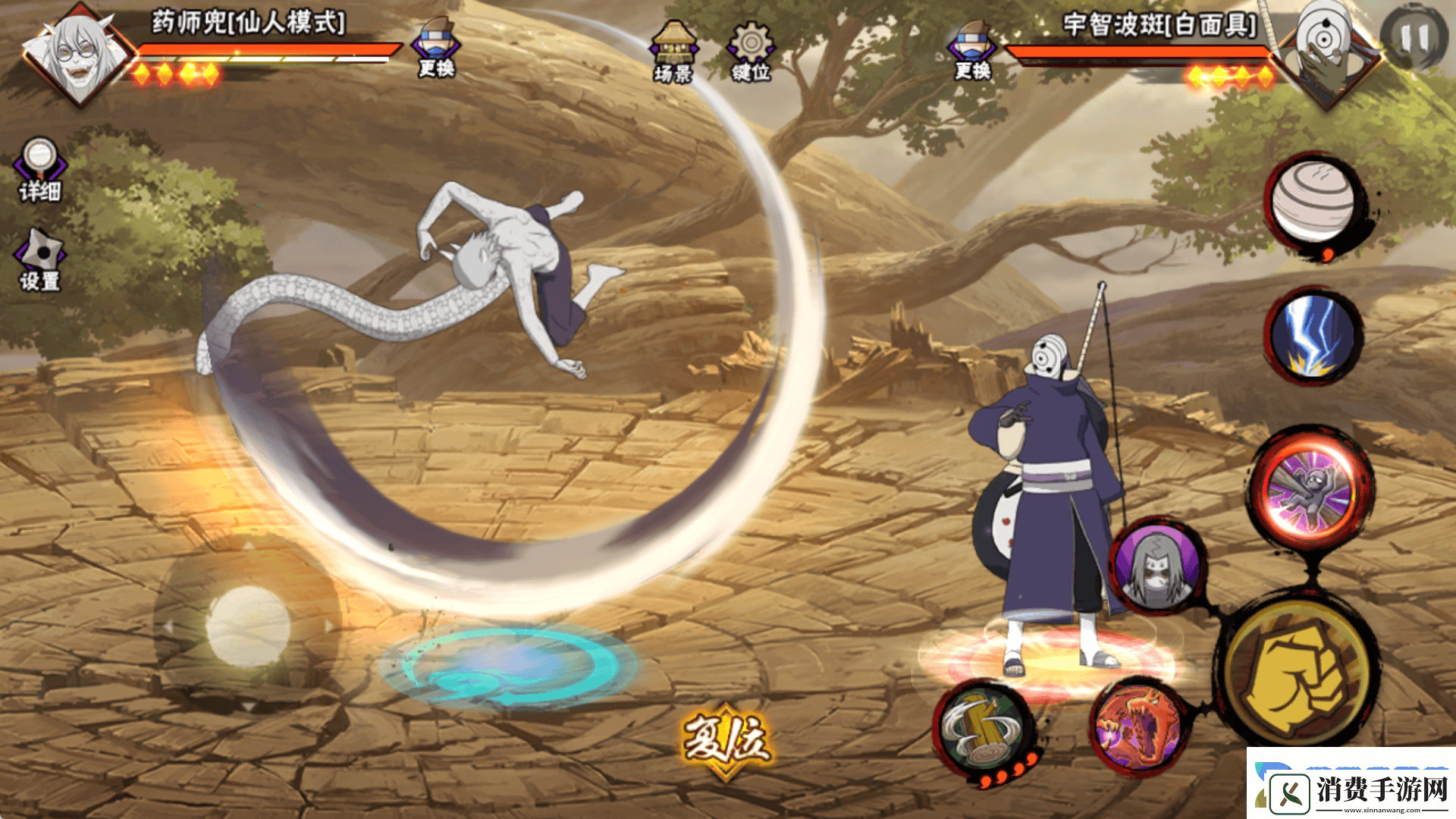Tap the virtual joystick knob
This screenshot has height=819, width=1456.
point(248,626)
